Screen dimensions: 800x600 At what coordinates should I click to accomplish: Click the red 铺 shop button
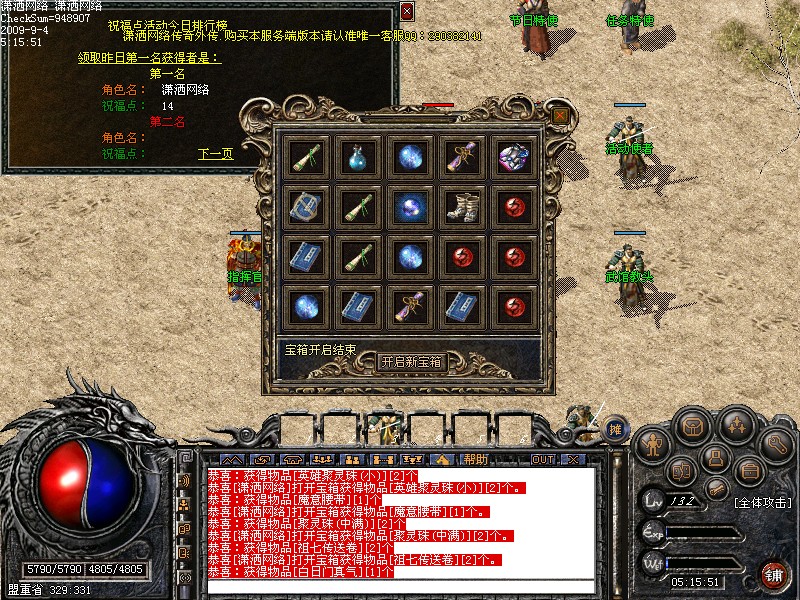[774, 575]
